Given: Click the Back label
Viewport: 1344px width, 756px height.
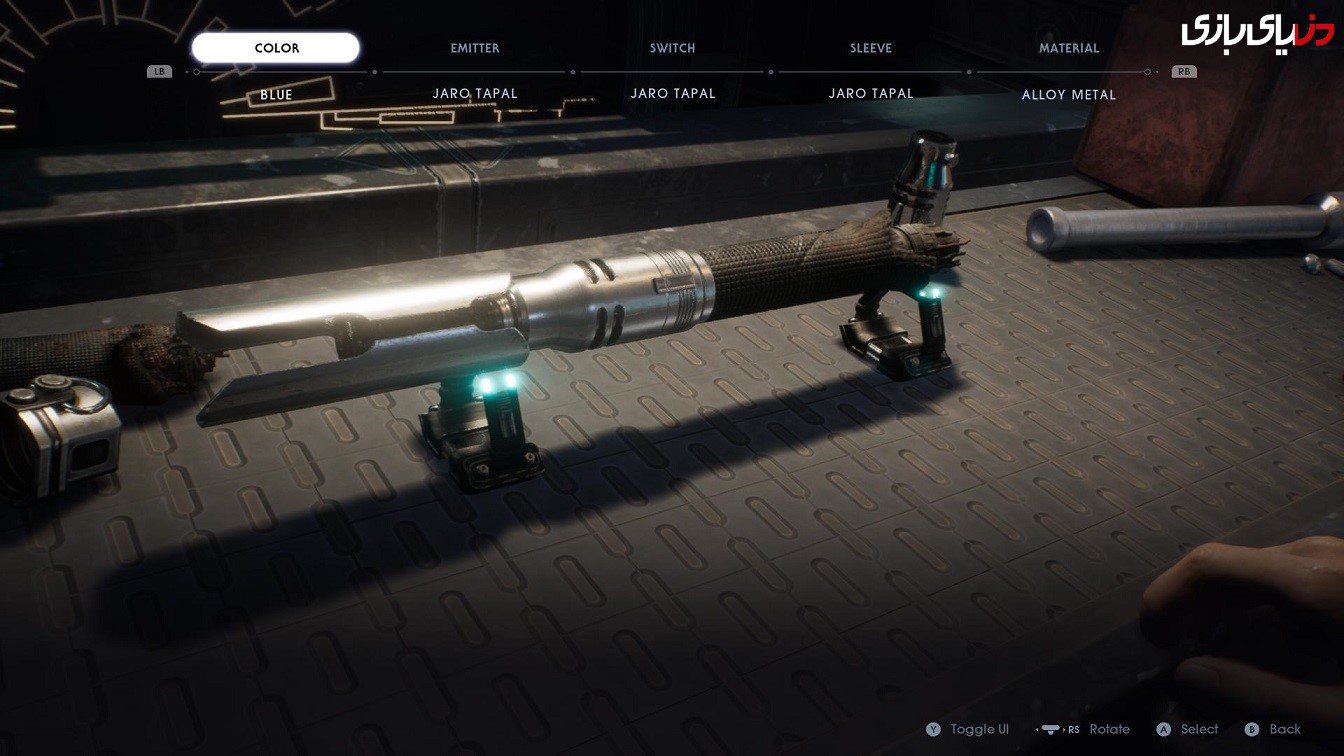Looking at the screenshot, I should coord(1284,730).
